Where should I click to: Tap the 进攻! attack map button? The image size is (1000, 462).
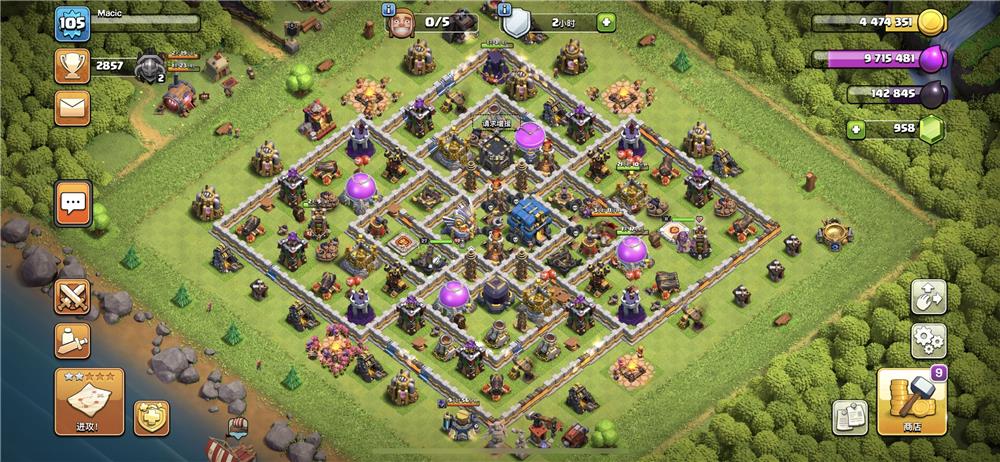[x=89, y=402]
